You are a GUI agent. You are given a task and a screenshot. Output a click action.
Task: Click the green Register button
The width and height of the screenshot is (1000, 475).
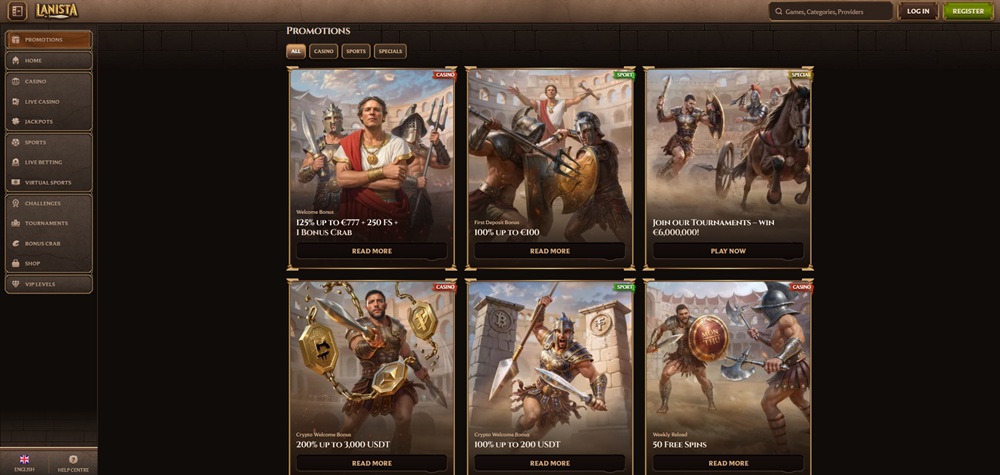[968, 11]
